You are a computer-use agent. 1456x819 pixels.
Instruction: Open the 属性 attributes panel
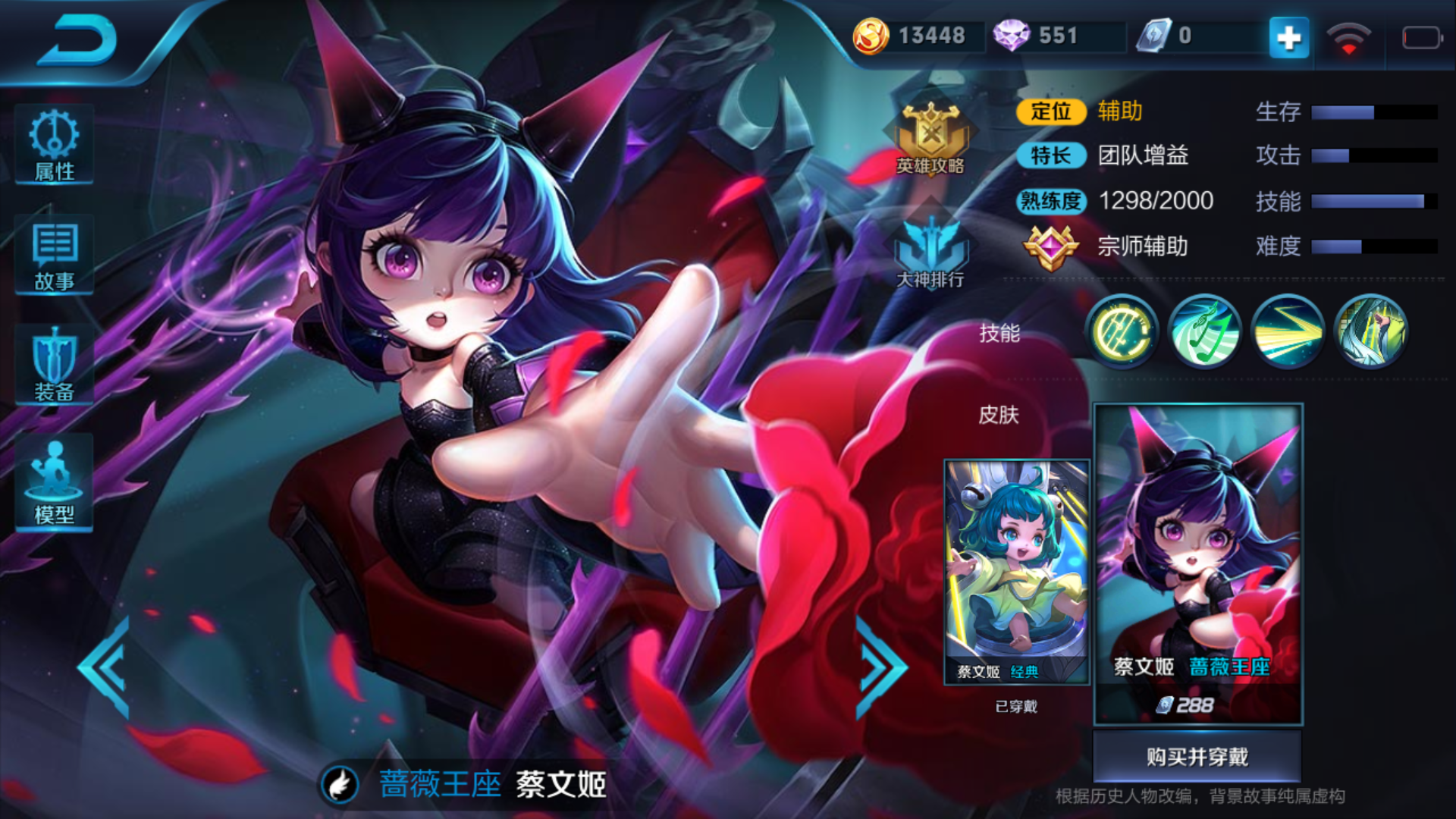pyautogui.click(x=53, y=144)
